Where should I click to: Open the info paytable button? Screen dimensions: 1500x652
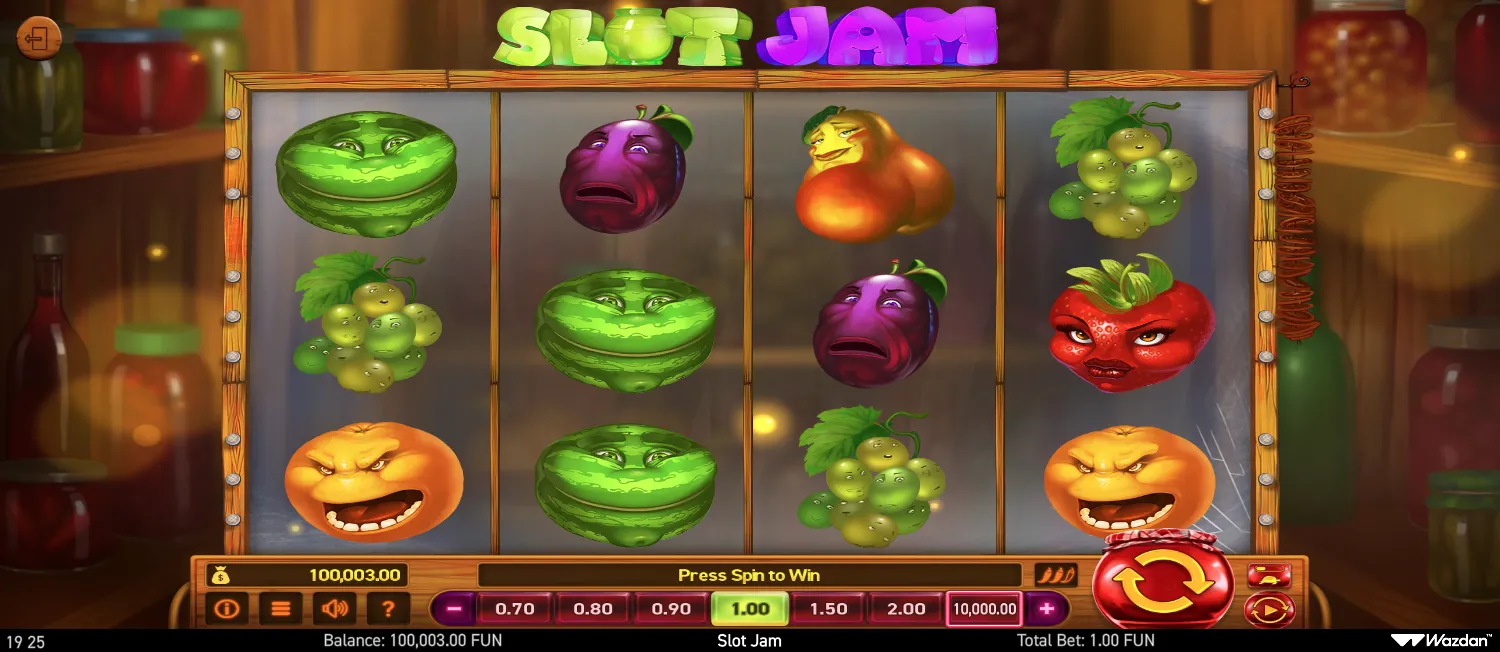click(227, 608)
